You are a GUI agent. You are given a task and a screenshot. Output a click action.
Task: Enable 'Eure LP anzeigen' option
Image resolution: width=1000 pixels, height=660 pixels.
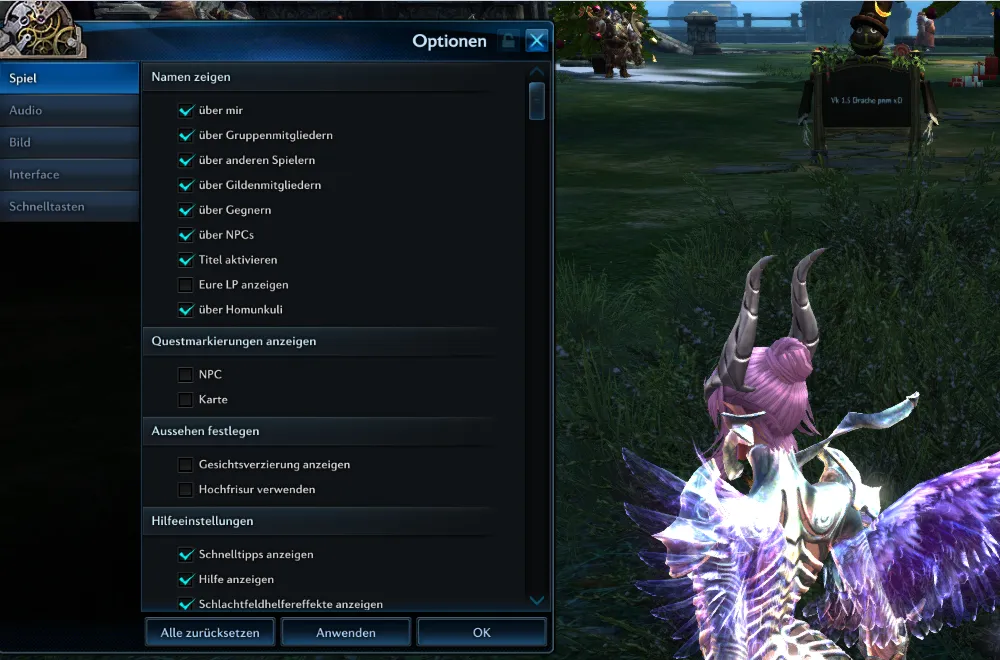coord(185,285)
